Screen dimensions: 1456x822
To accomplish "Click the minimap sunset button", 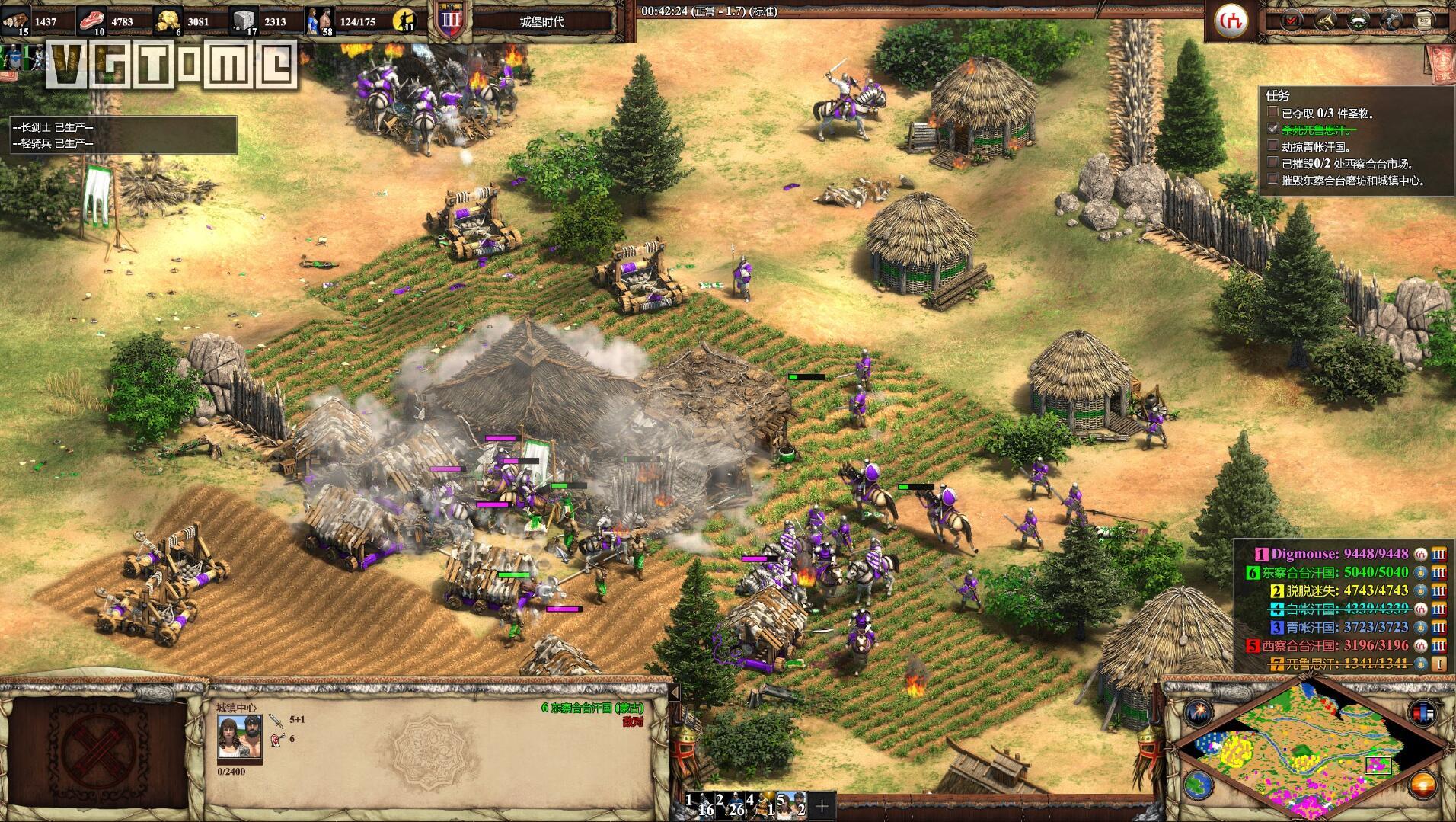I will pyautogui.click(x=1422, y=783).
